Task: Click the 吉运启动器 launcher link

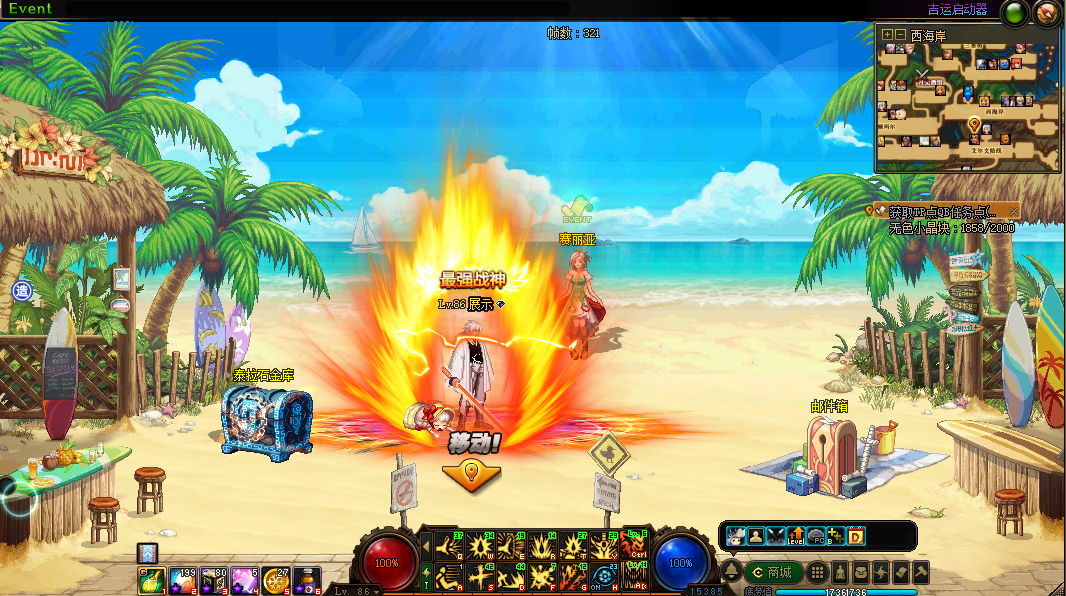Action: [956, 10]
